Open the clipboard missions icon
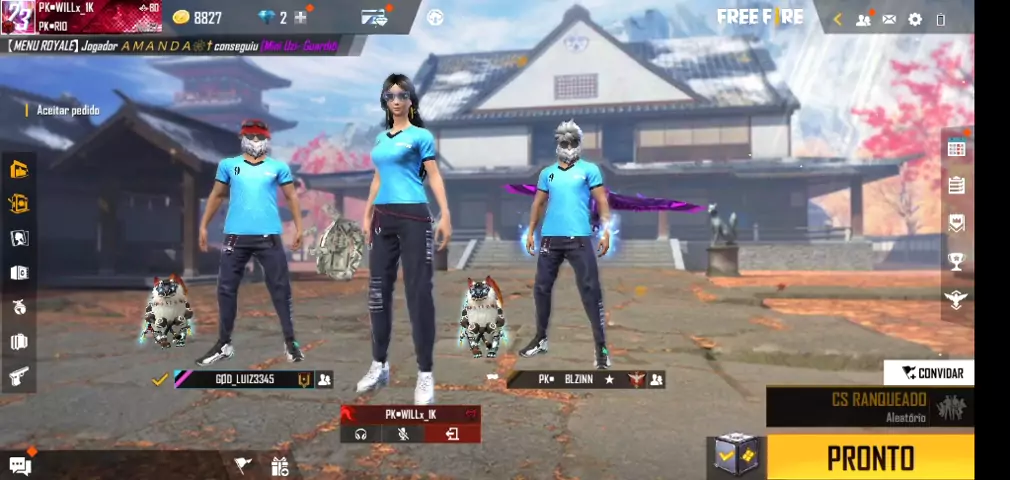Image resolution: width=1010 pixels, height=480 pixels. point(957,185)
